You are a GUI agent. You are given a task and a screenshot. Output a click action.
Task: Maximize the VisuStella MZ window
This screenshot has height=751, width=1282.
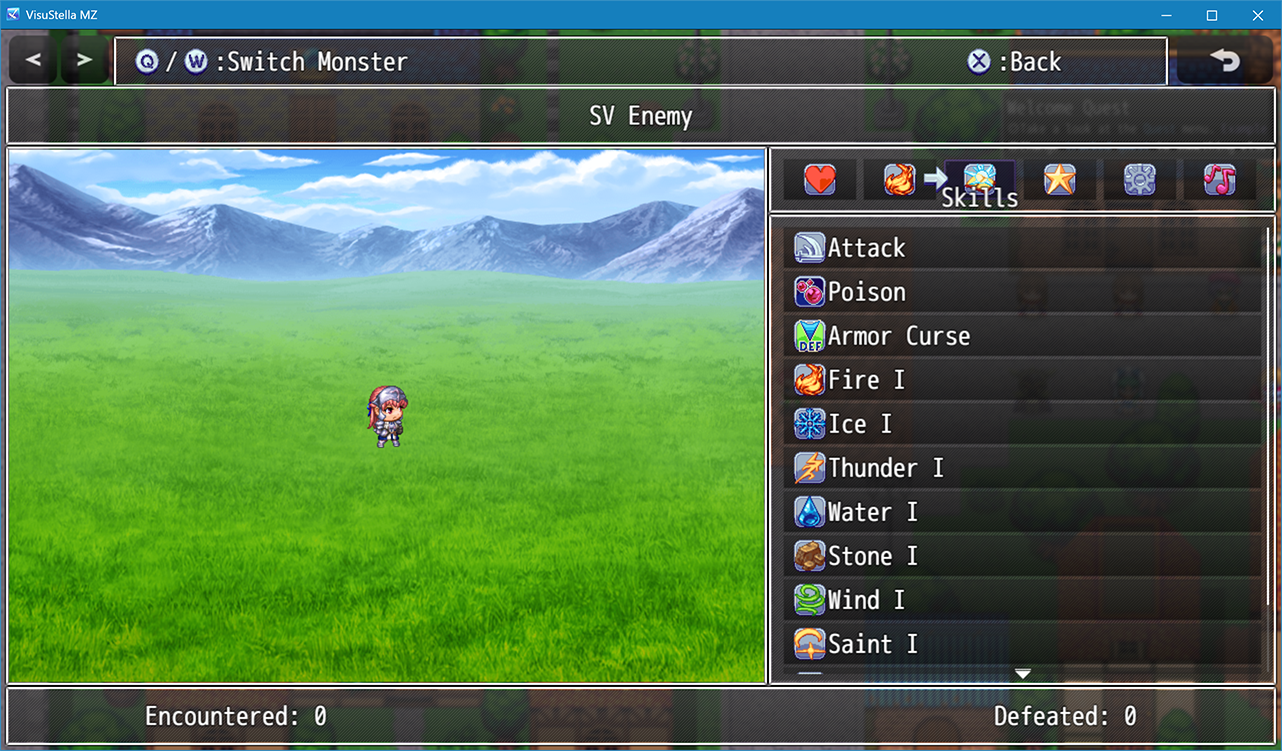[x=1211, y=15]
